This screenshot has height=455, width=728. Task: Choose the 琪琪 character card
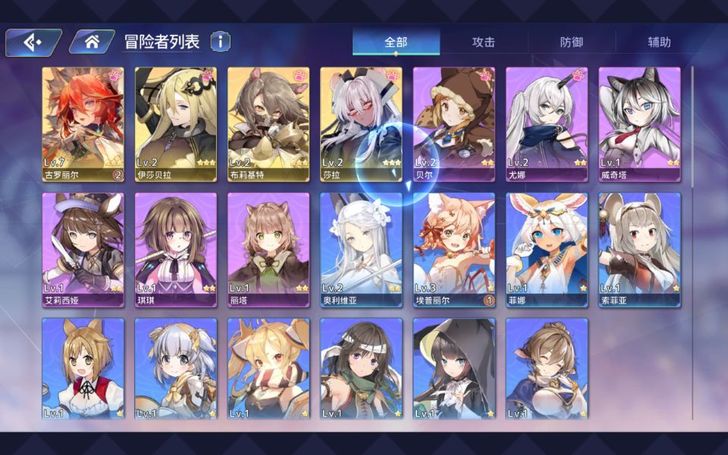pos(176,248)
